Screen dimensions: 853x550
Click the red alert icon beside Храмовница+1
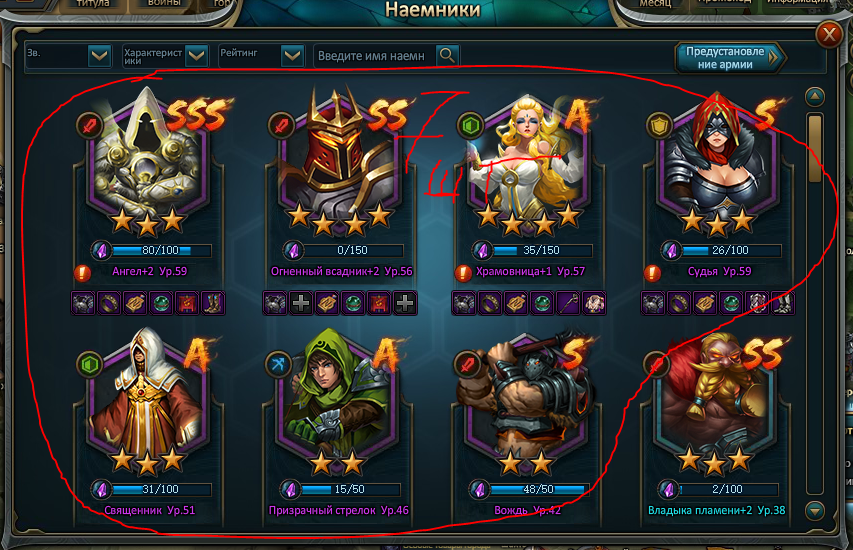click(x=462, y=272)
